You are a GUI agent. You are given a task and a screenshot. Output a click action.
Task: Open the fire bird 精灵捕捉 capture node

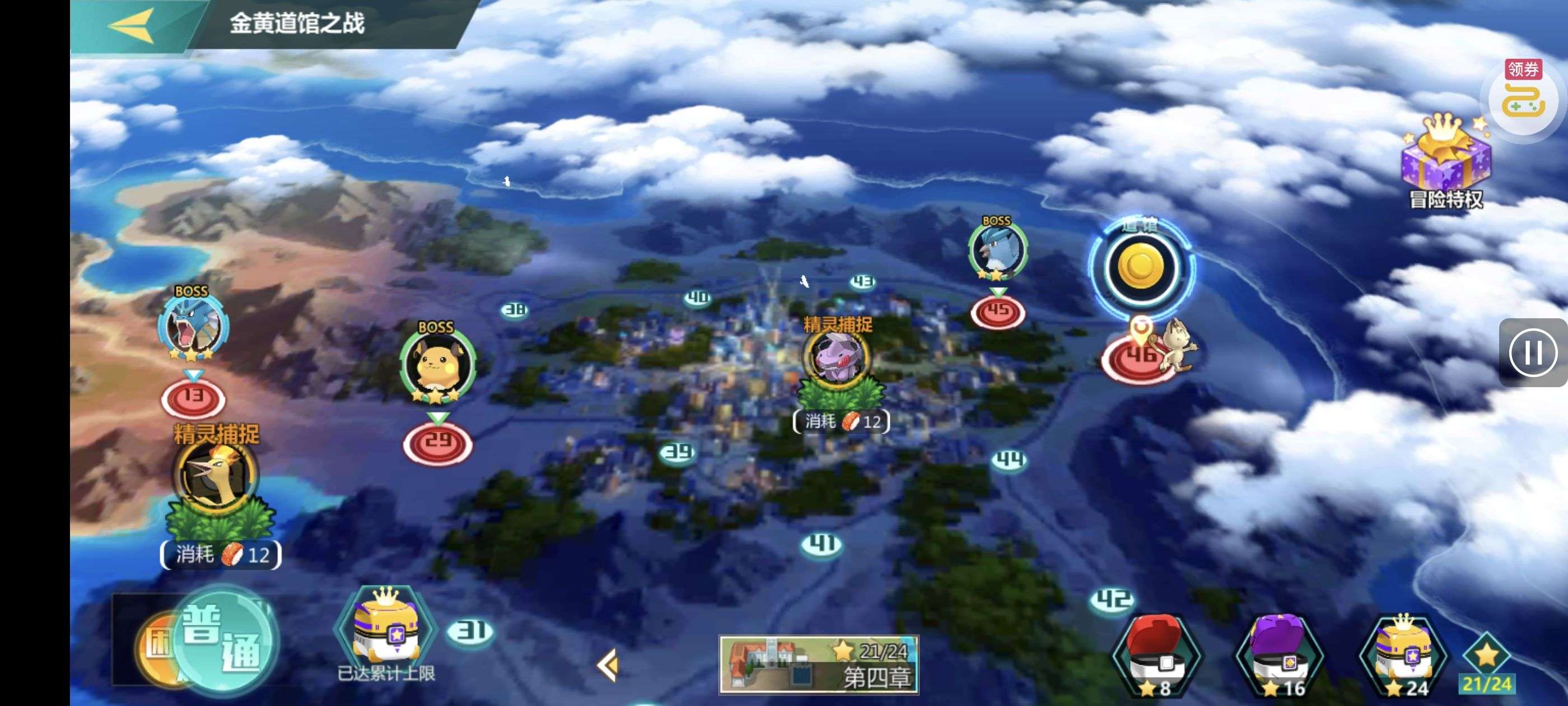coord(216,475)
